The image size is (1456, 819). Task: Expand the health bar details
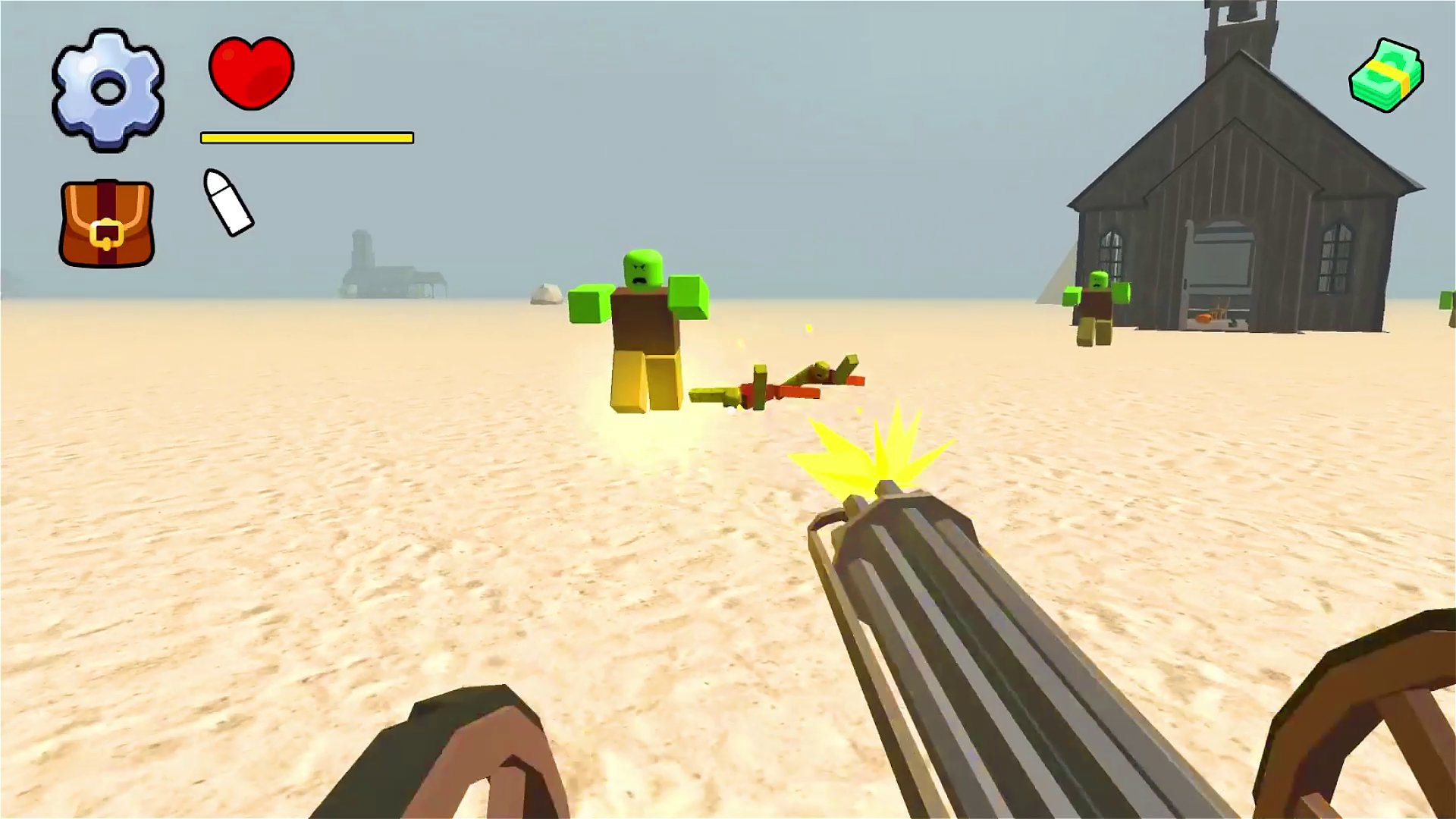pos(306,138)
